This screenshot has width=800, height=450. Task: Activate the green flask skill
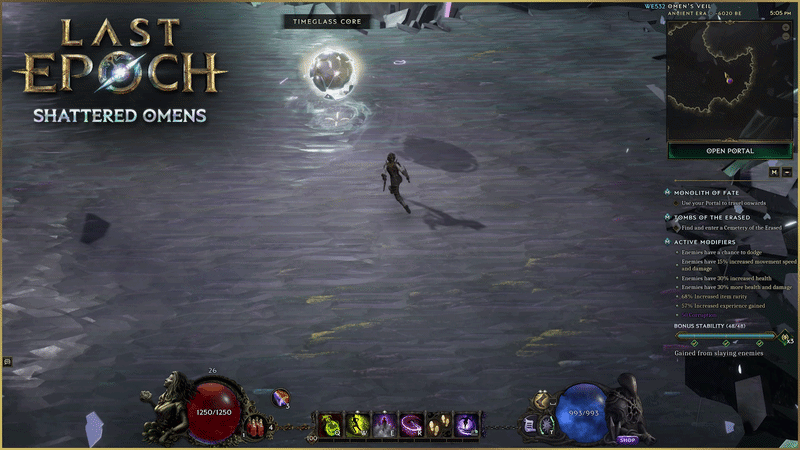(331, 425)
